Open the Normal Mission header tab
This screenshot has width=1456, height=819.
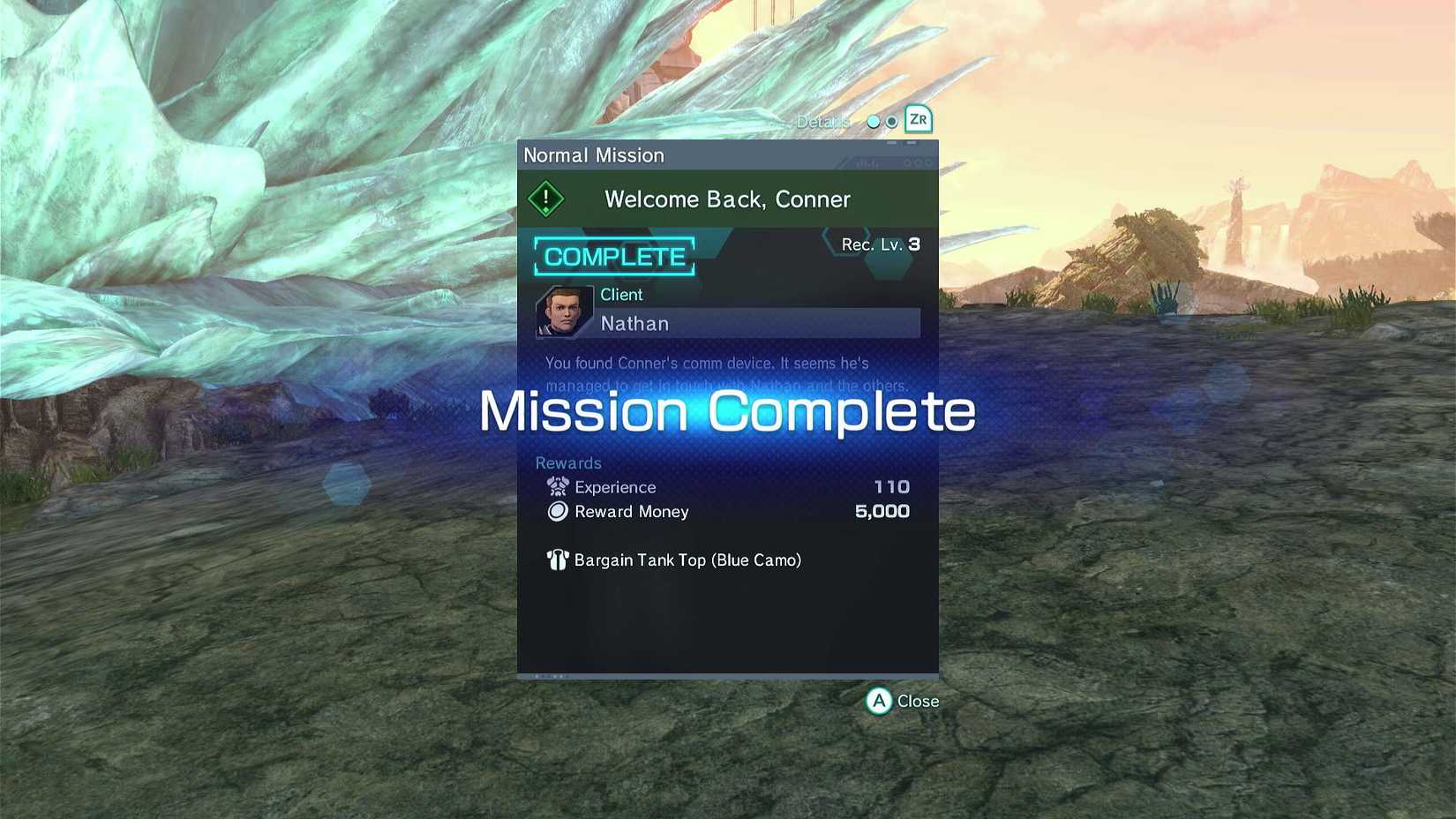594,154
